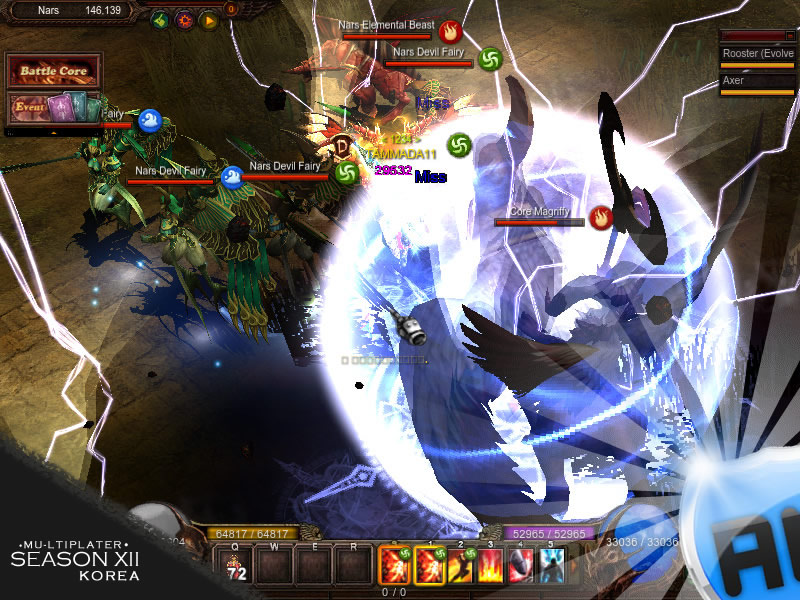Image resolution: width=800 pixels, height=600 pixels.
Task: Click the green broom icon in top bar
Action: (159, 19)
